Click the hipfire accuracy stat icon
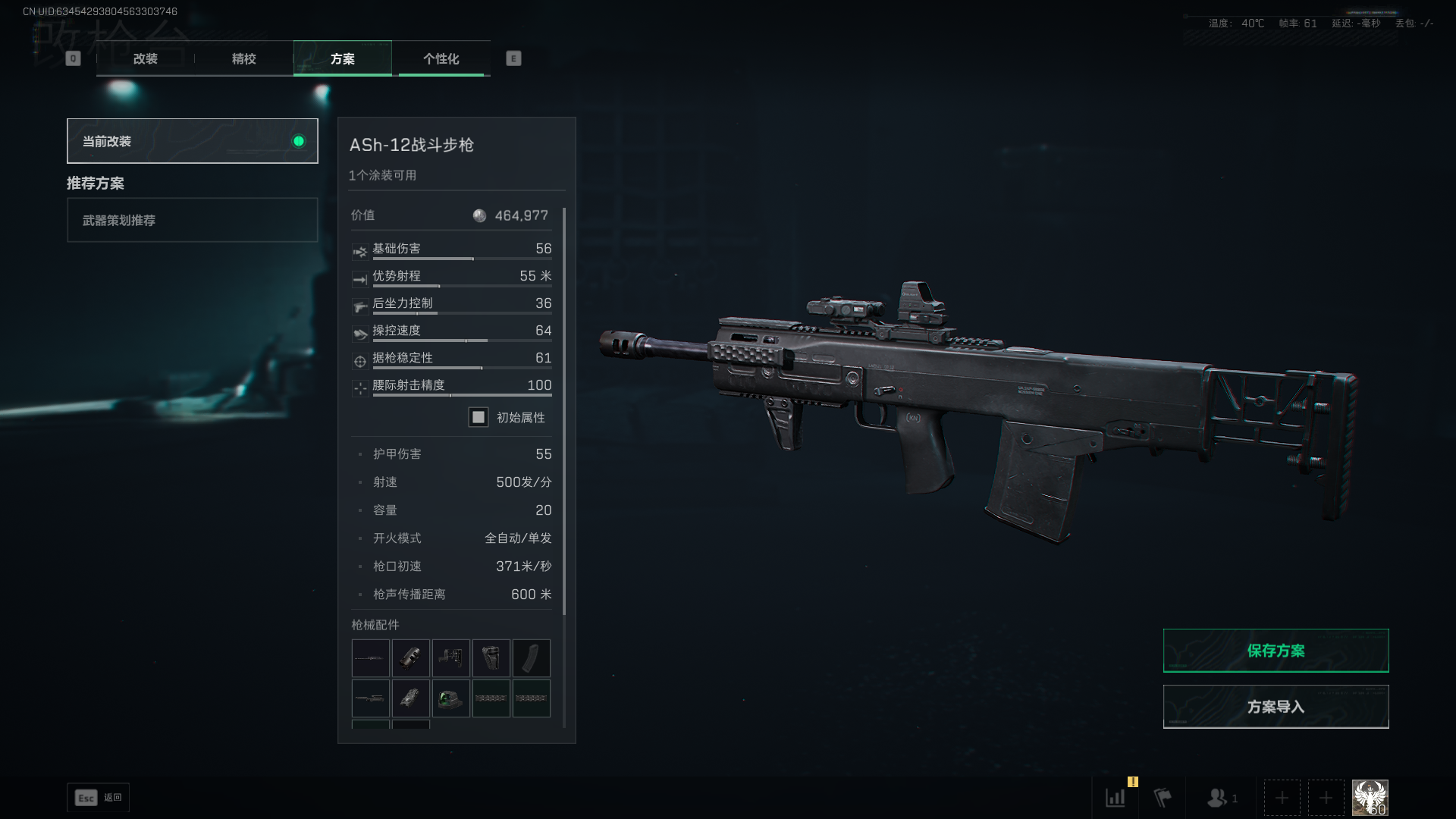 coord(360,388)
